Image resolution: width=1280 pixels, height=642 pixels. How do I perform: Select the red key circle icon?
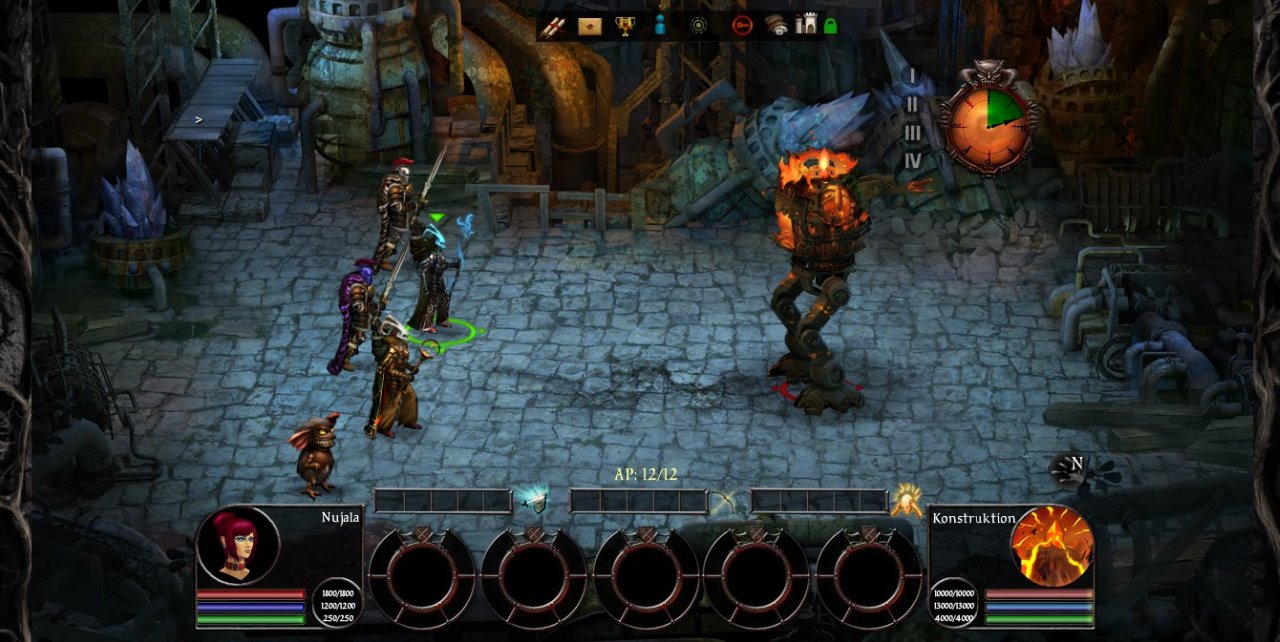click(x=741, y=27)
